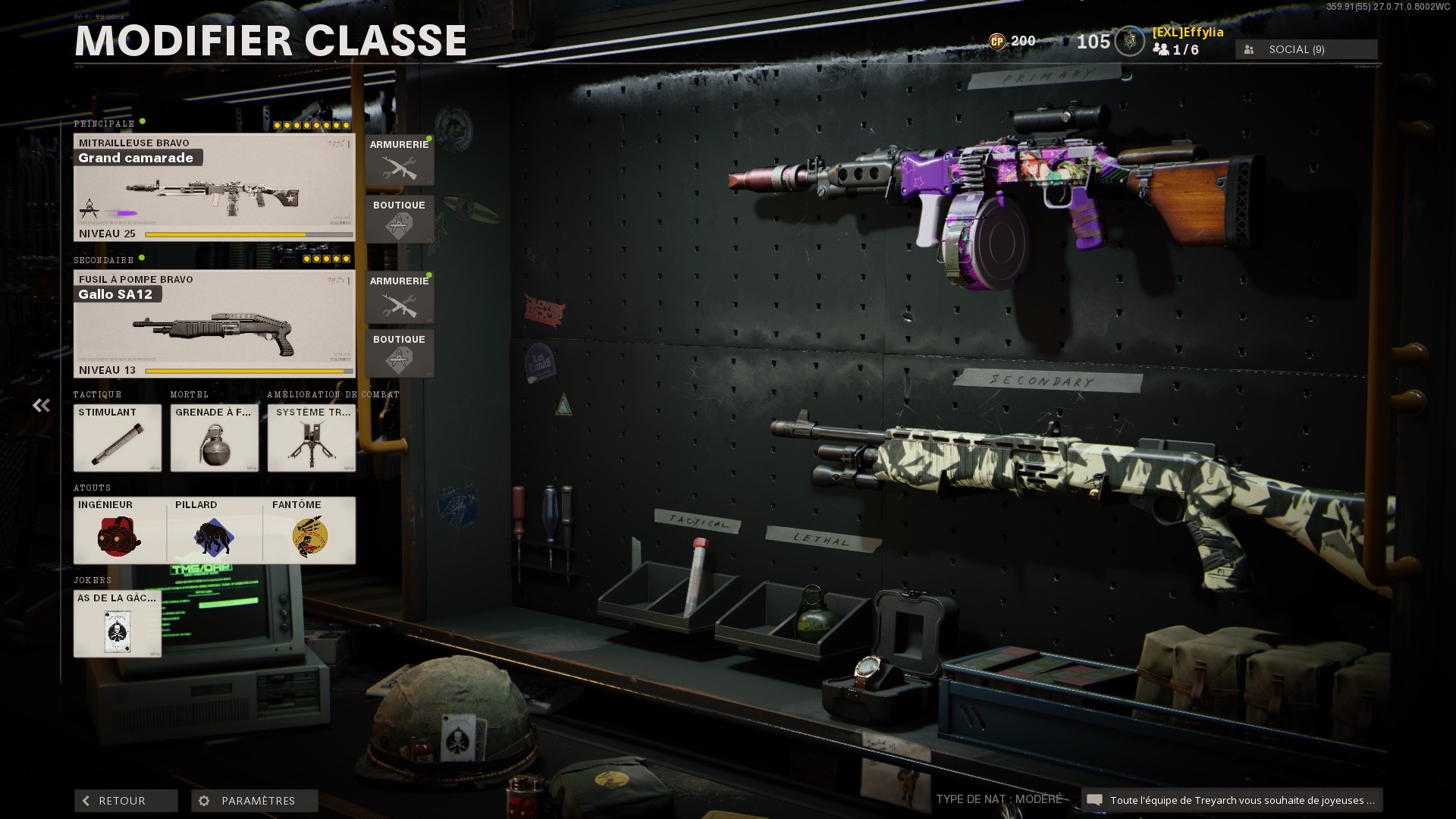This screenshot has width=1456, height=819.
Task: Select the Grenade à Fragmentation lethal slot
Action: click(x=214, y=438)
